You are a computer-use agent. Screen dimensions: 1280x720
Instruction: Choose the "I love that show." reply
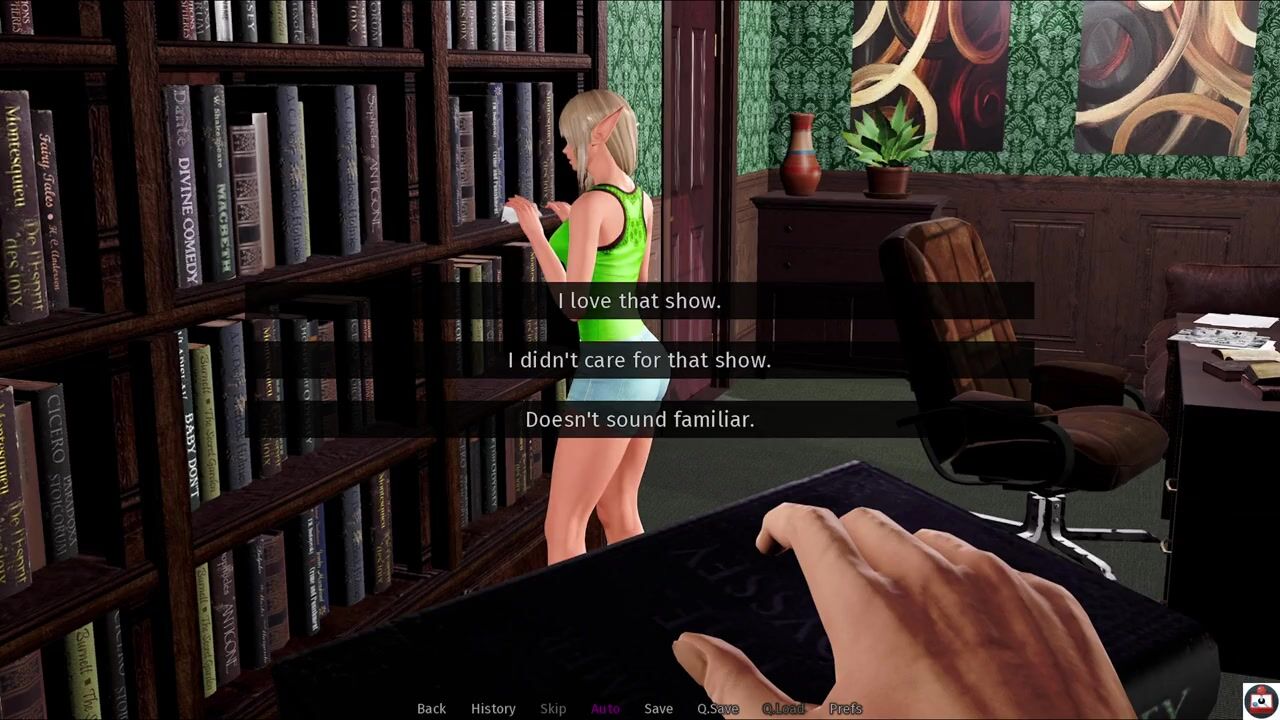click(639, 300)
